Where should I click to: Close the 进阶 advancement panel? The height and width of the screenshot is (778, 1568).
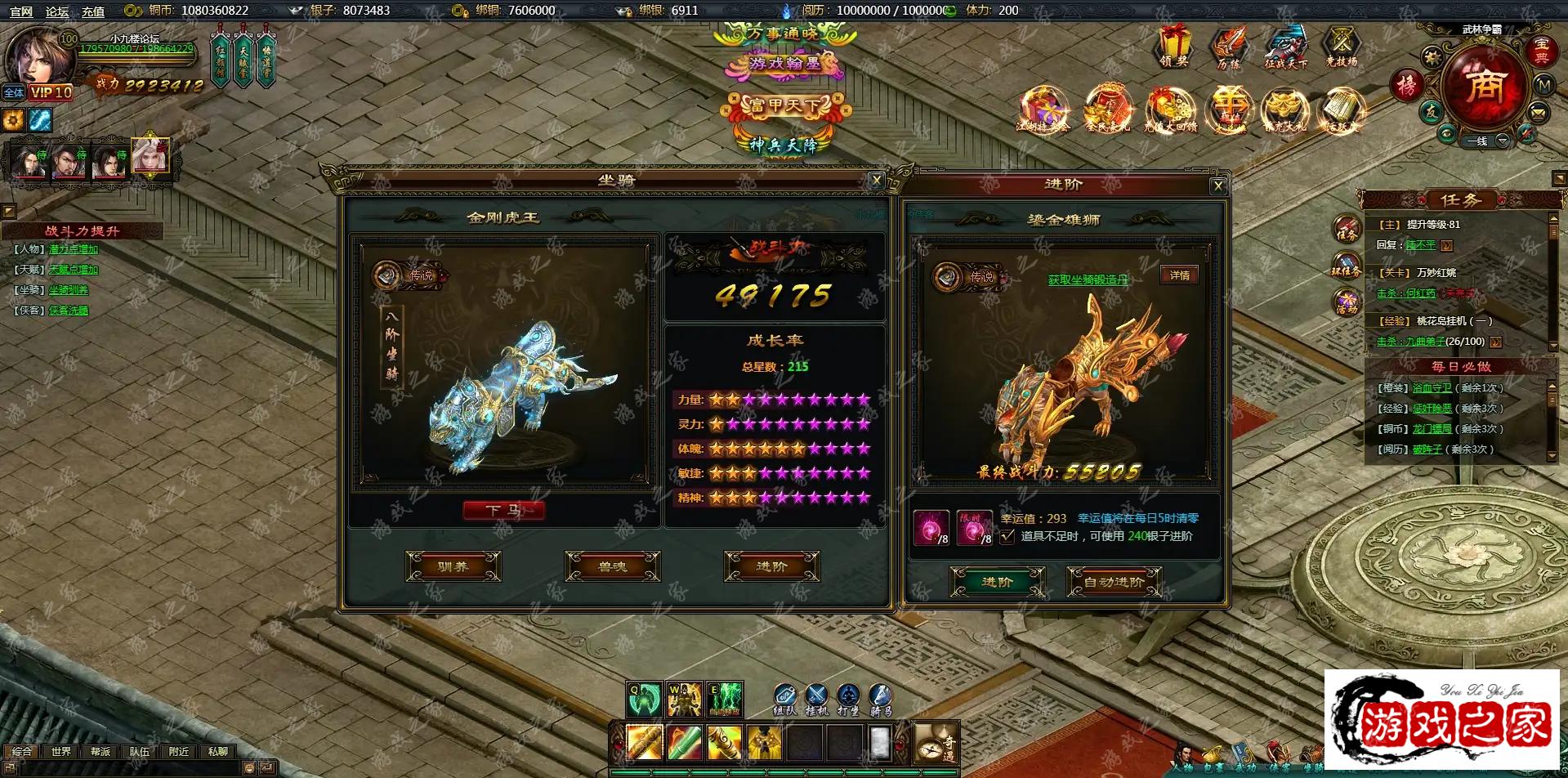click(x=1217, y=186)
